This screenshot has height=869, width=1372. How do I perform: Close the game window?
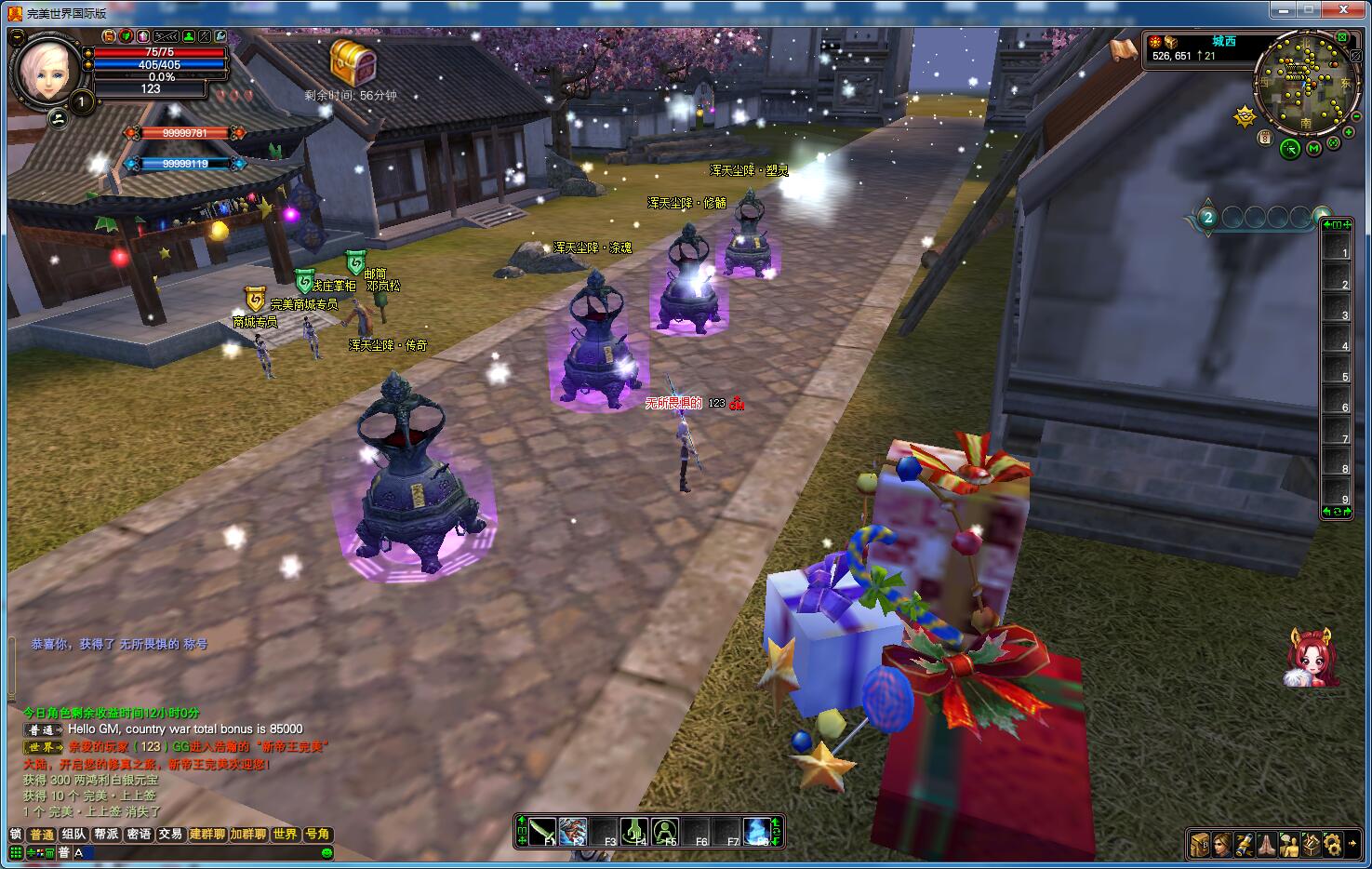coord(1344,10)
